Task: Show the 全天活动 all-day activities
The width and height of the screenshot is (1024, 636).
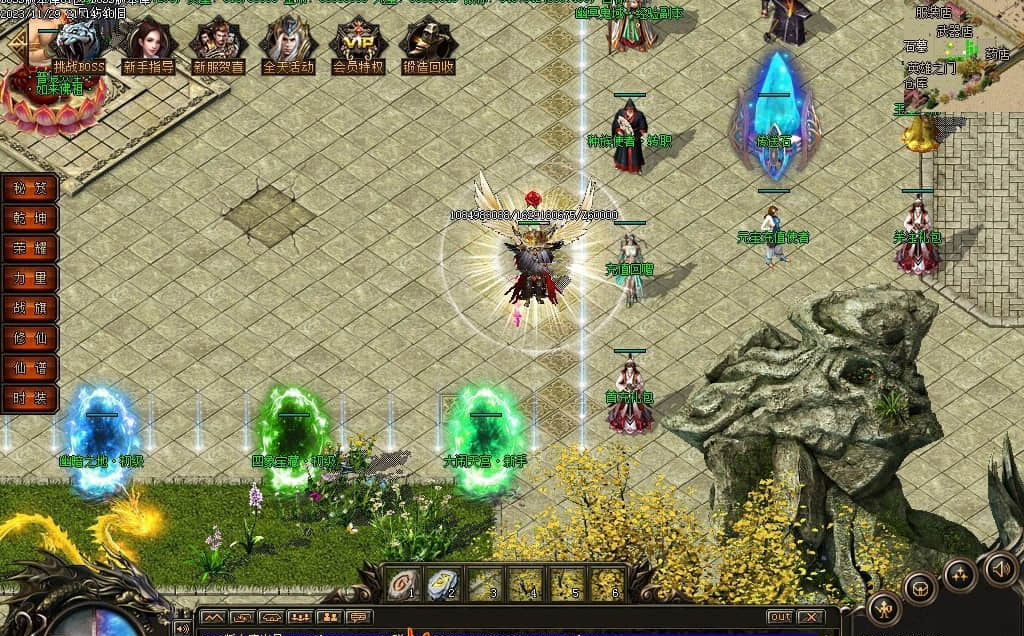Action: tap(288, 44)
